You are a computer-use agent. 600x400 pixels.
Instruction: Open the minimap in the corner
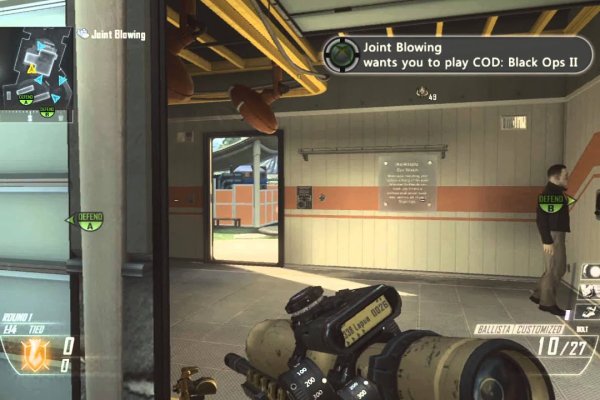coord(36,70)
